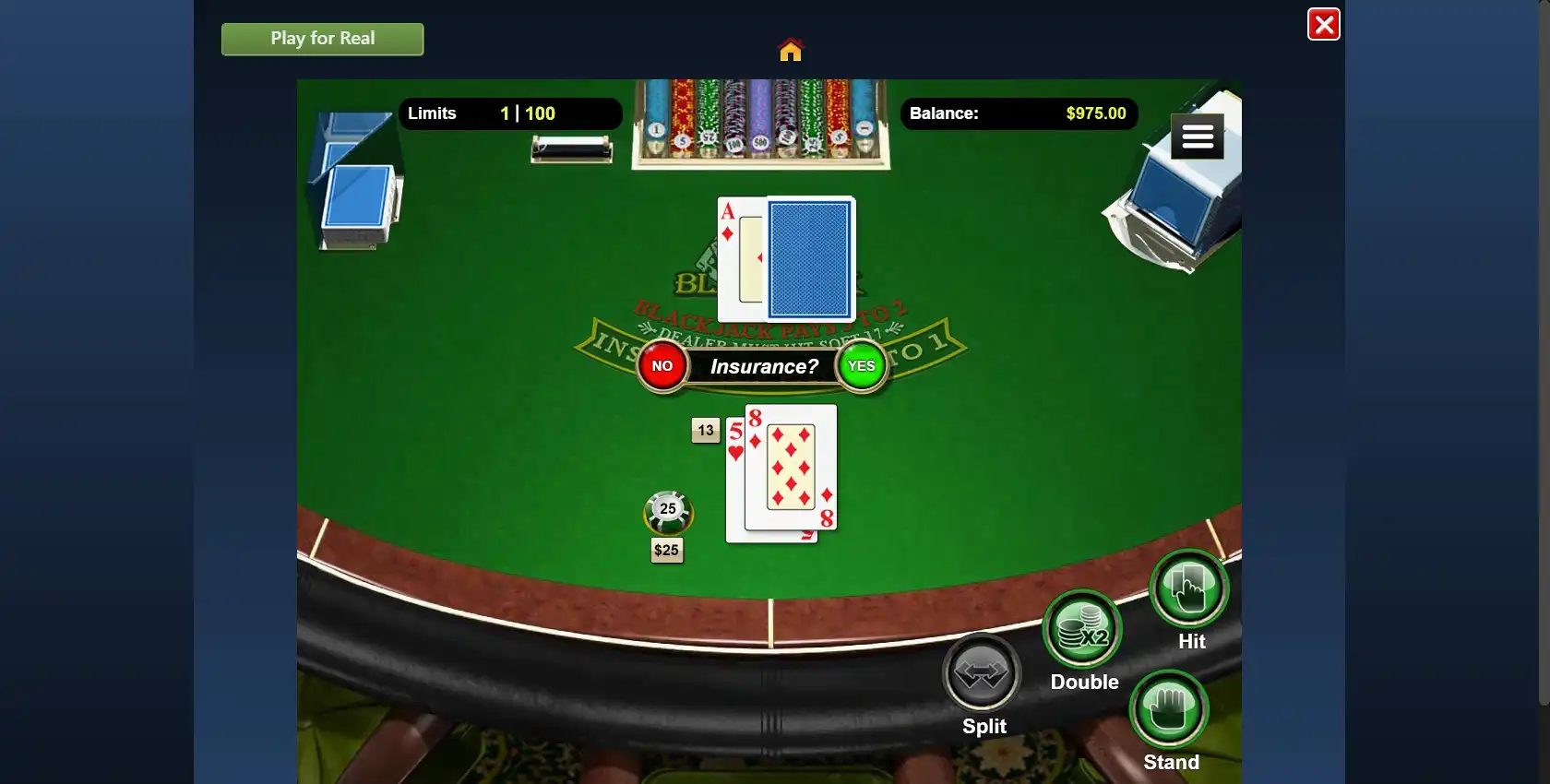1550x784 pixels.
Task: Accept insurance with the green YES button
Action: (x=861, y=366)
